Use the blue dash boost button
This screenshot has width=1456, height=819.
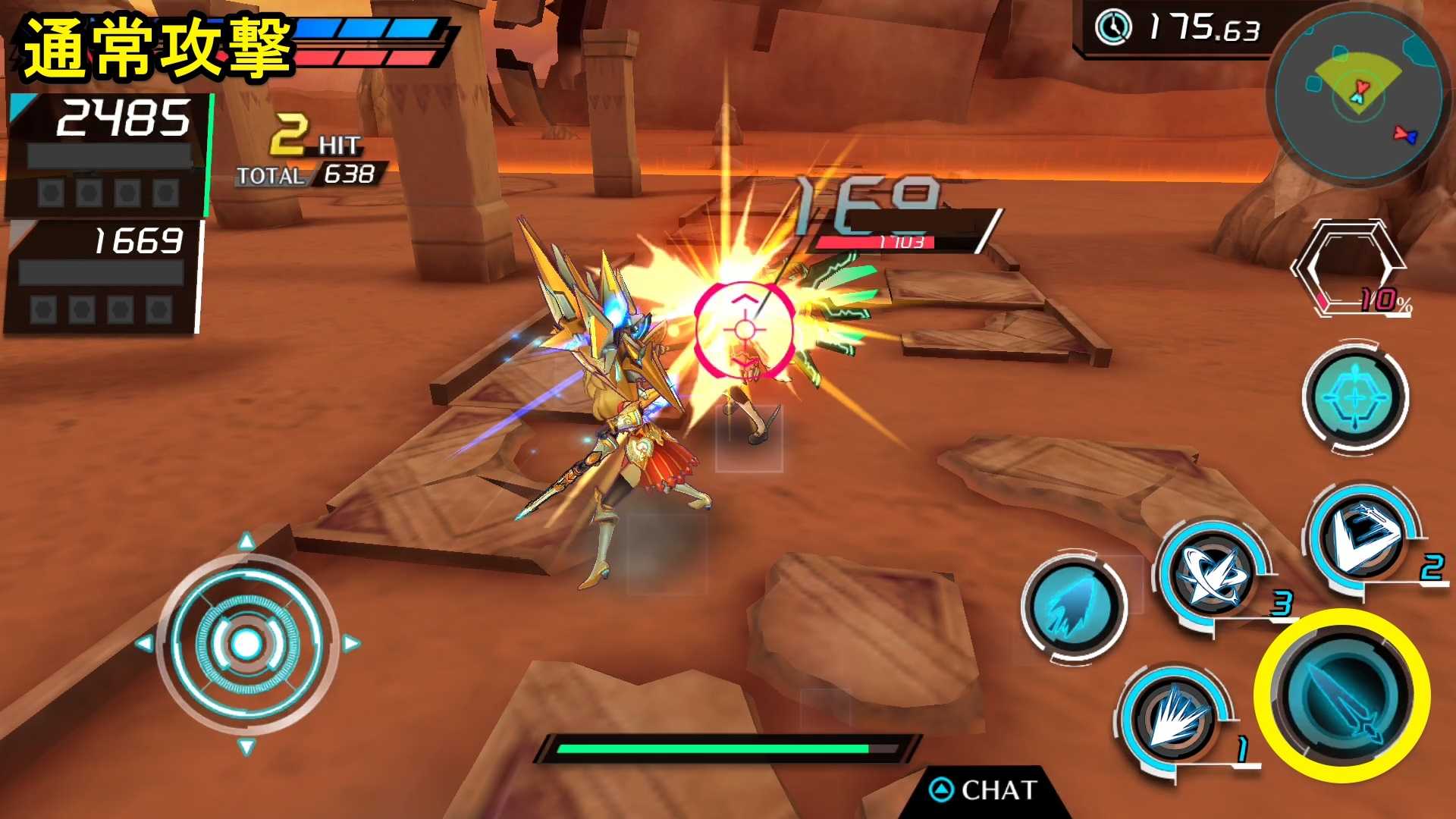[1073, 607]
